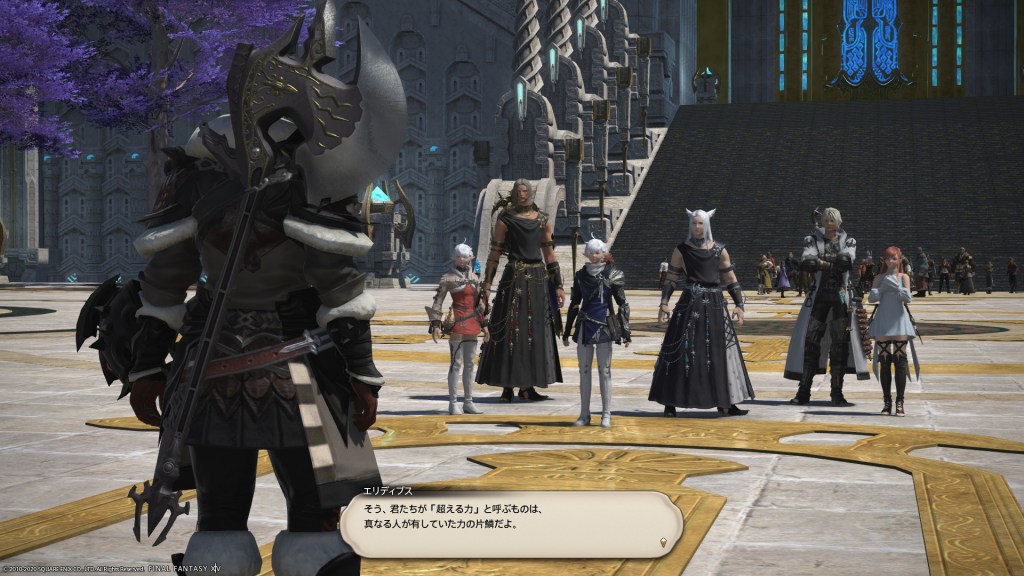Viewport: 1024px width, 576px height.
Task: Click the dialogue continue arrow marker
Action: pyautogui.click(x=664, y=543)
